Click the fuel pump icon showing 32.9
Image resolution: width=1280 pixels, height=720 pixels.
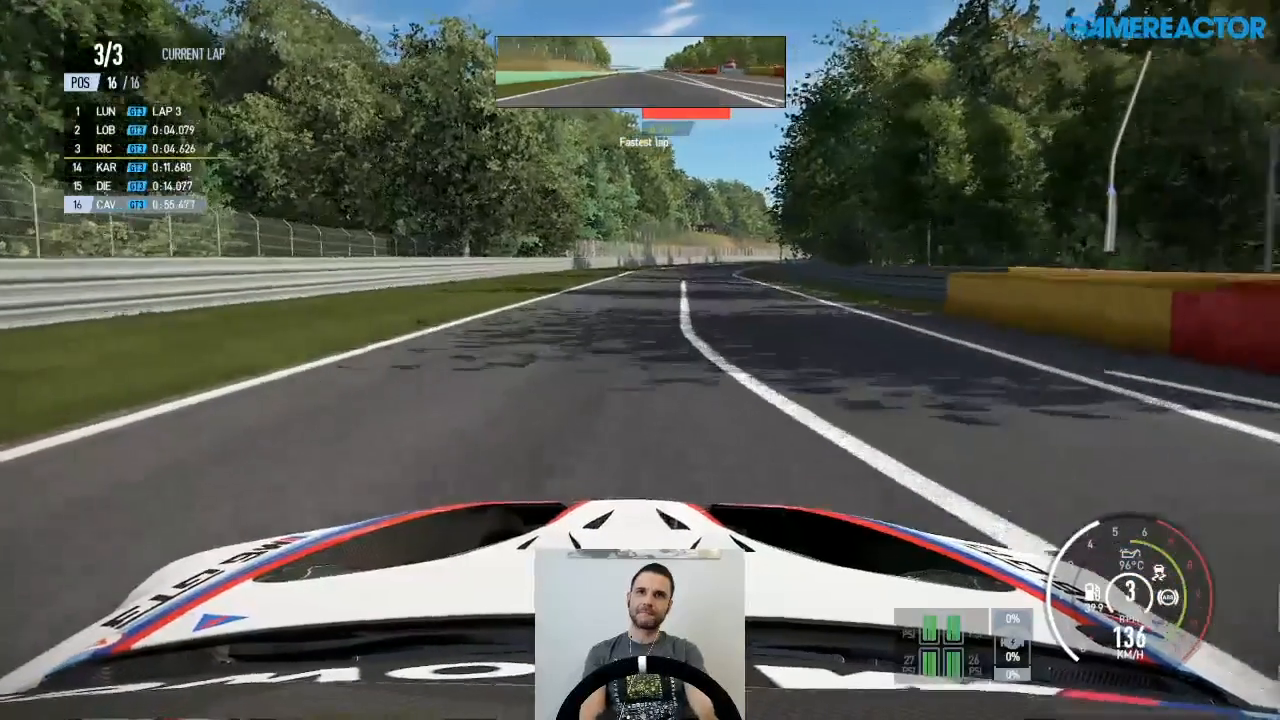pyautogui.click(x=1093, y=592)
